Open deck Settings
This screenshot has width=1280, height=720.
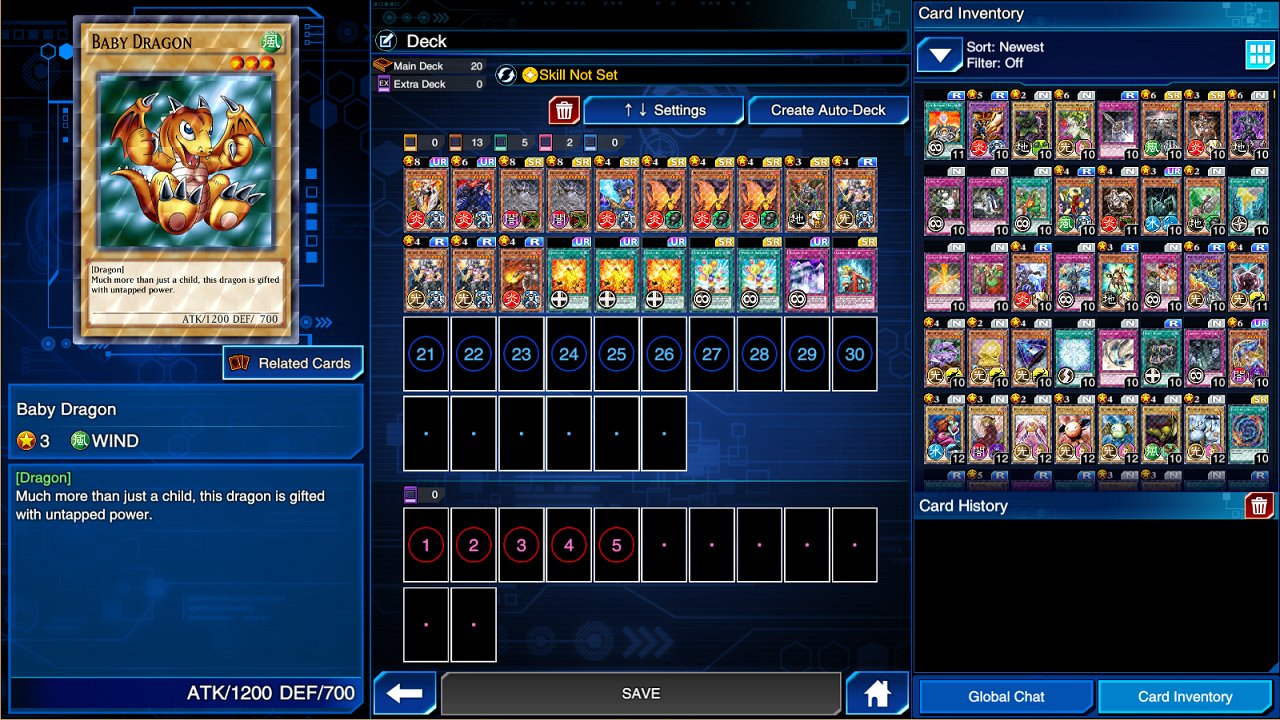coord(664,110)
